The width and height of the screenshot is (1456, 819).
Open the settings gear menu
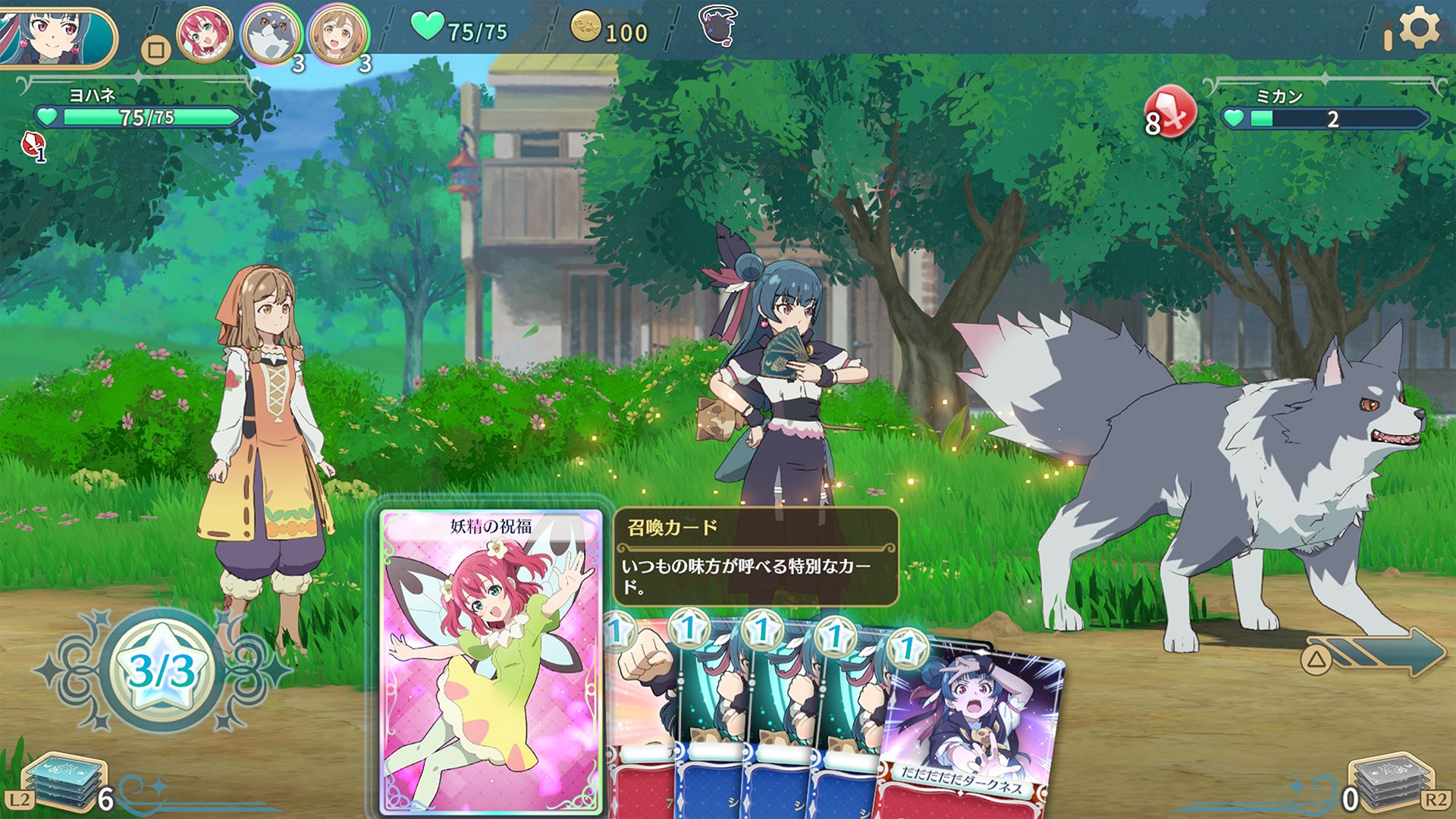coord(1417,29)
